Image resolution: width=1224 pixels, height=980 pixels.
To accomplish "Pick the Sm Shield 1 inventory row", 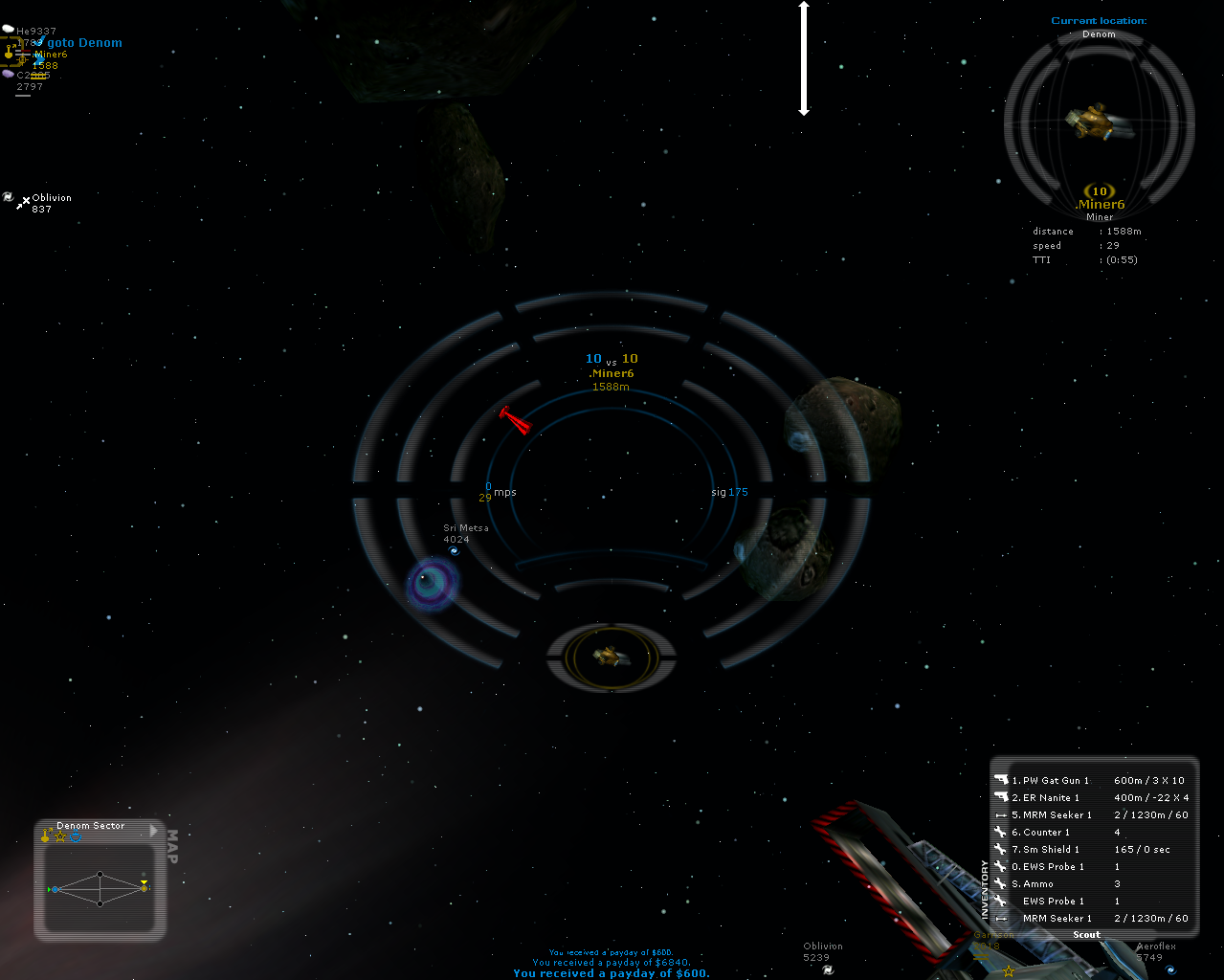I will 1051,850.
